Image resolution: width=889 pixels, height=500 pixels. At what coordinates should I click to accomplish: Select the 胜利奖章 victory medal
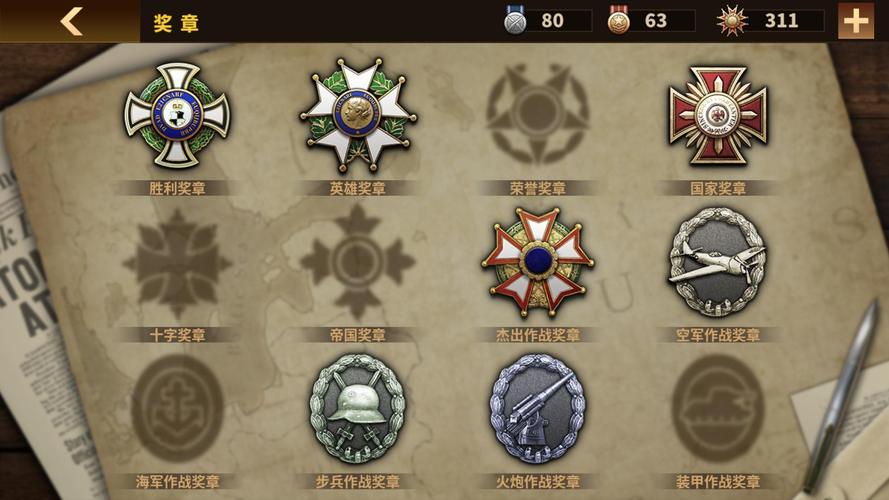177,114
